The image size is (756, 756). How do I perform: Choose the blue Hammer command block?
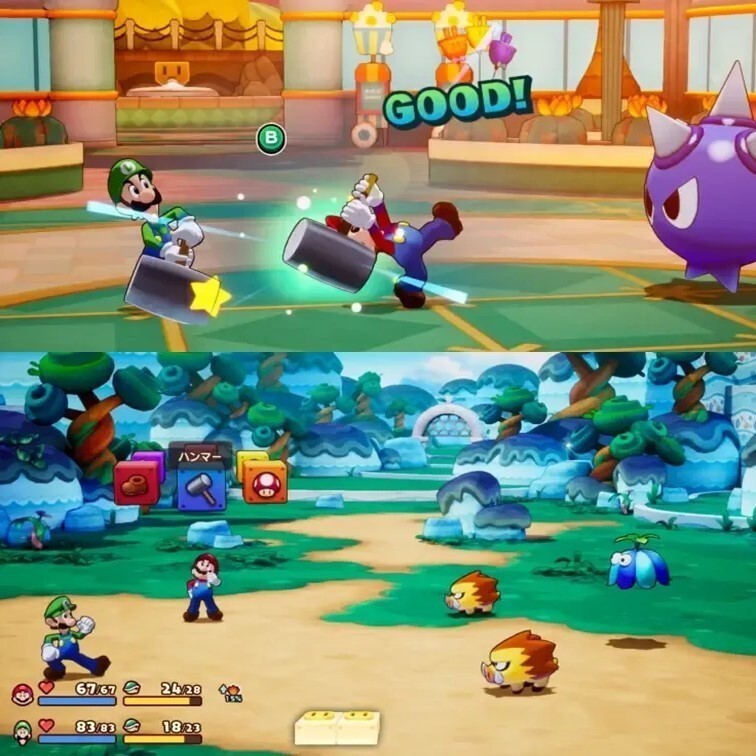coord(201,489)
